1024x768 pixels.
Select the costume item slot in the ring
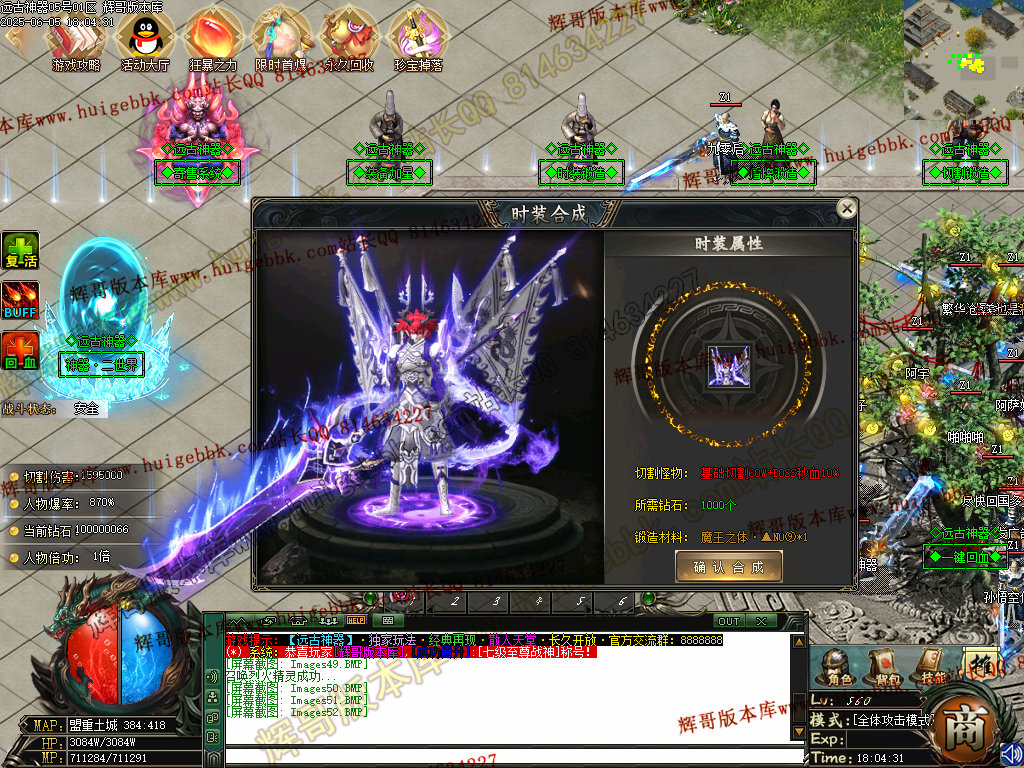728,364
